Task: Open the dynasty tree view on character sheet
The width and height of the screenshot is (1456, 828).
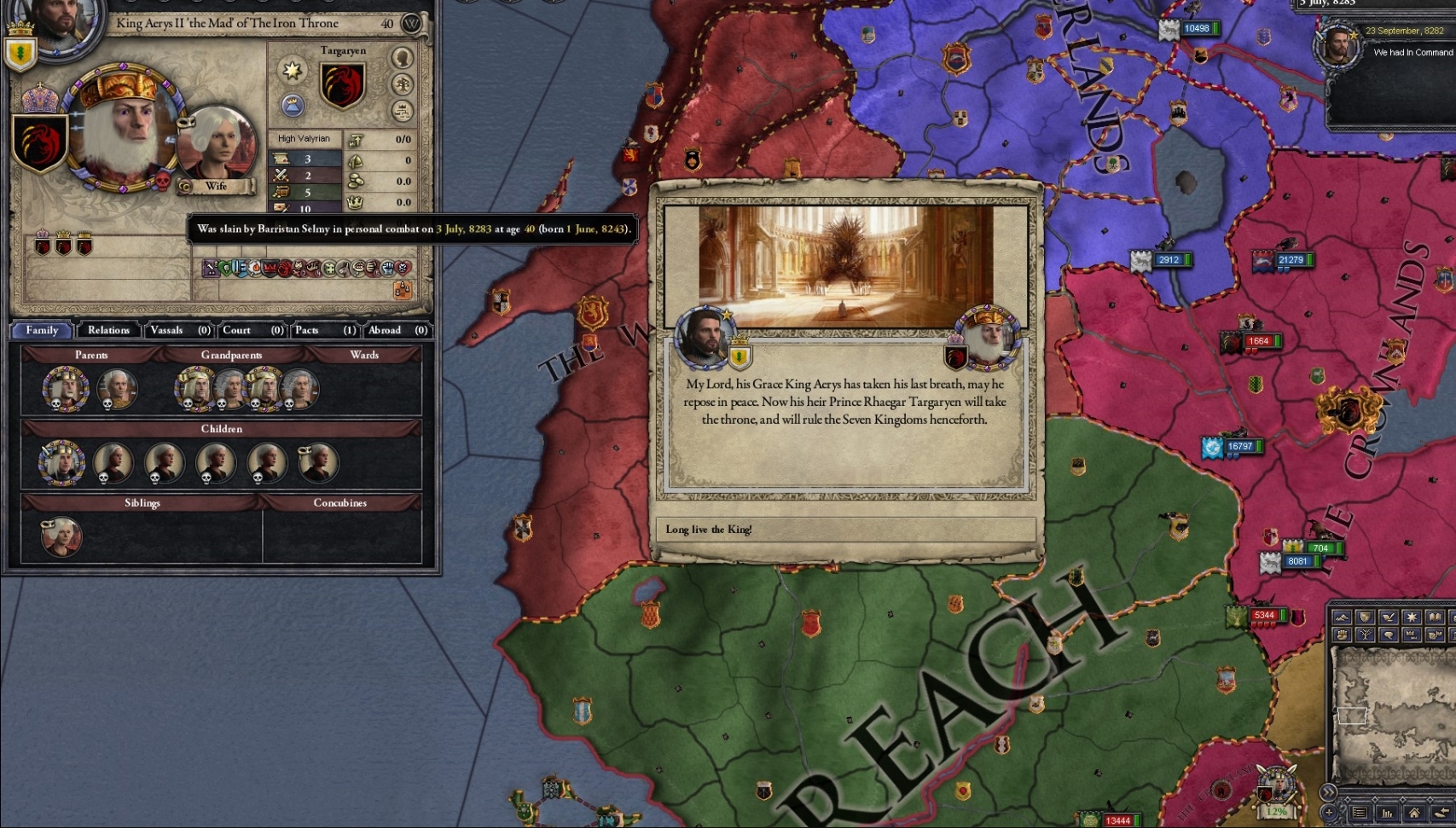Action: click(x=403, y=85)
